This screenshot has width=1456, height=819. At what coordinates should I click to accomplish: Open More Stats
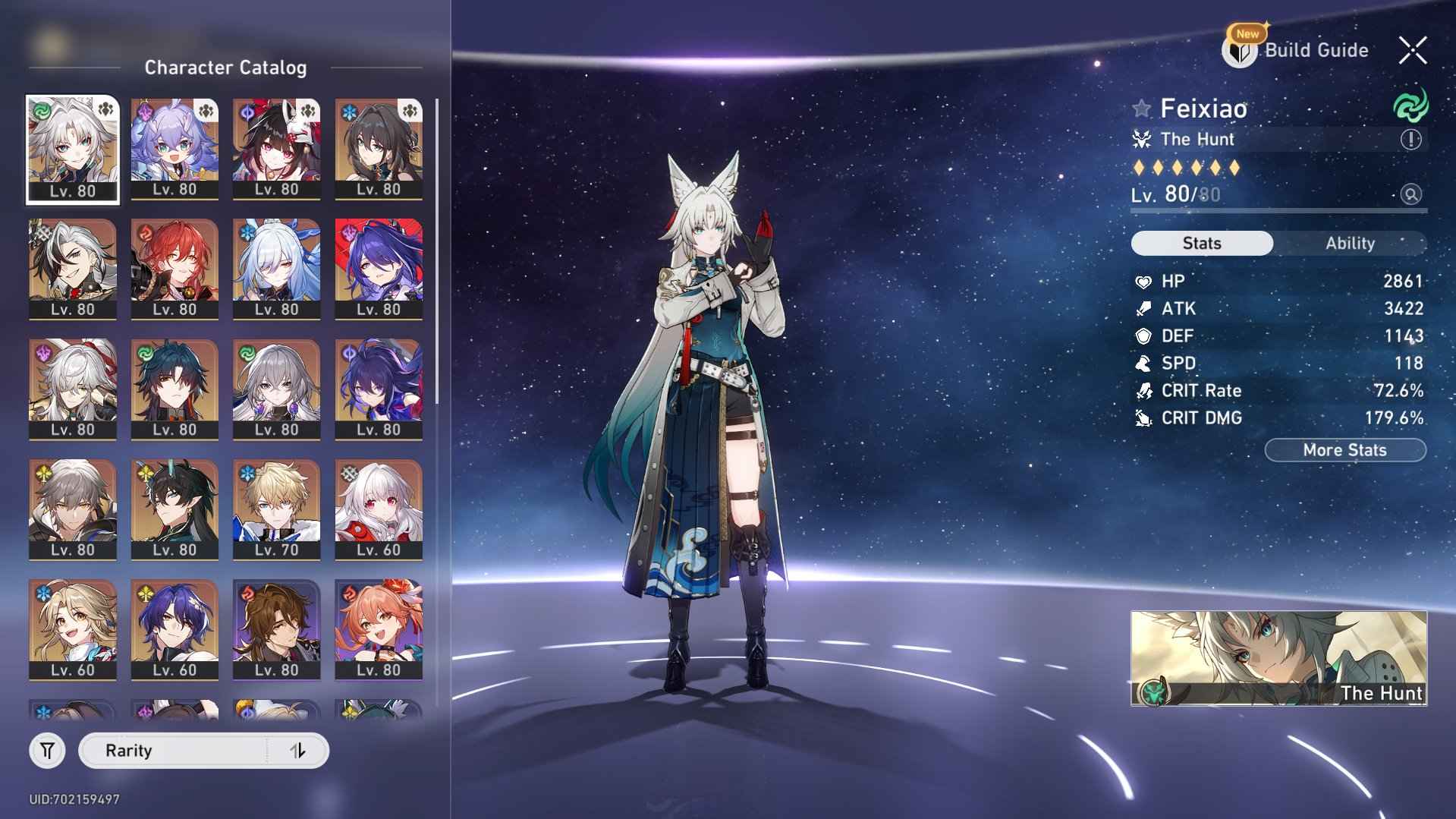point(1344,449)
